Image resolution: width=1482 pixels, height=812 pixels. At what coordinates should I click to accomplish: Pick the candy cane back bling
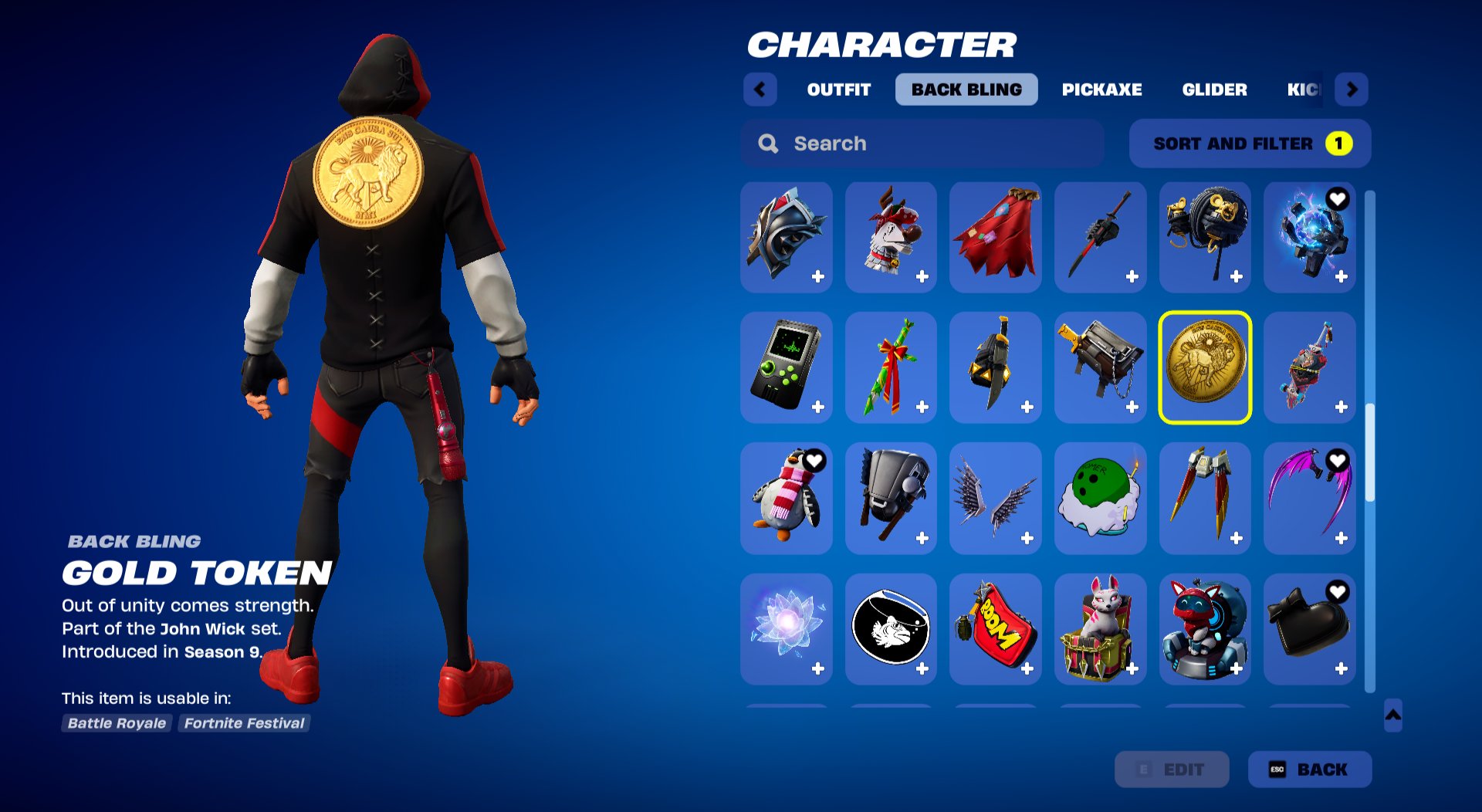(x=891, y=368)
